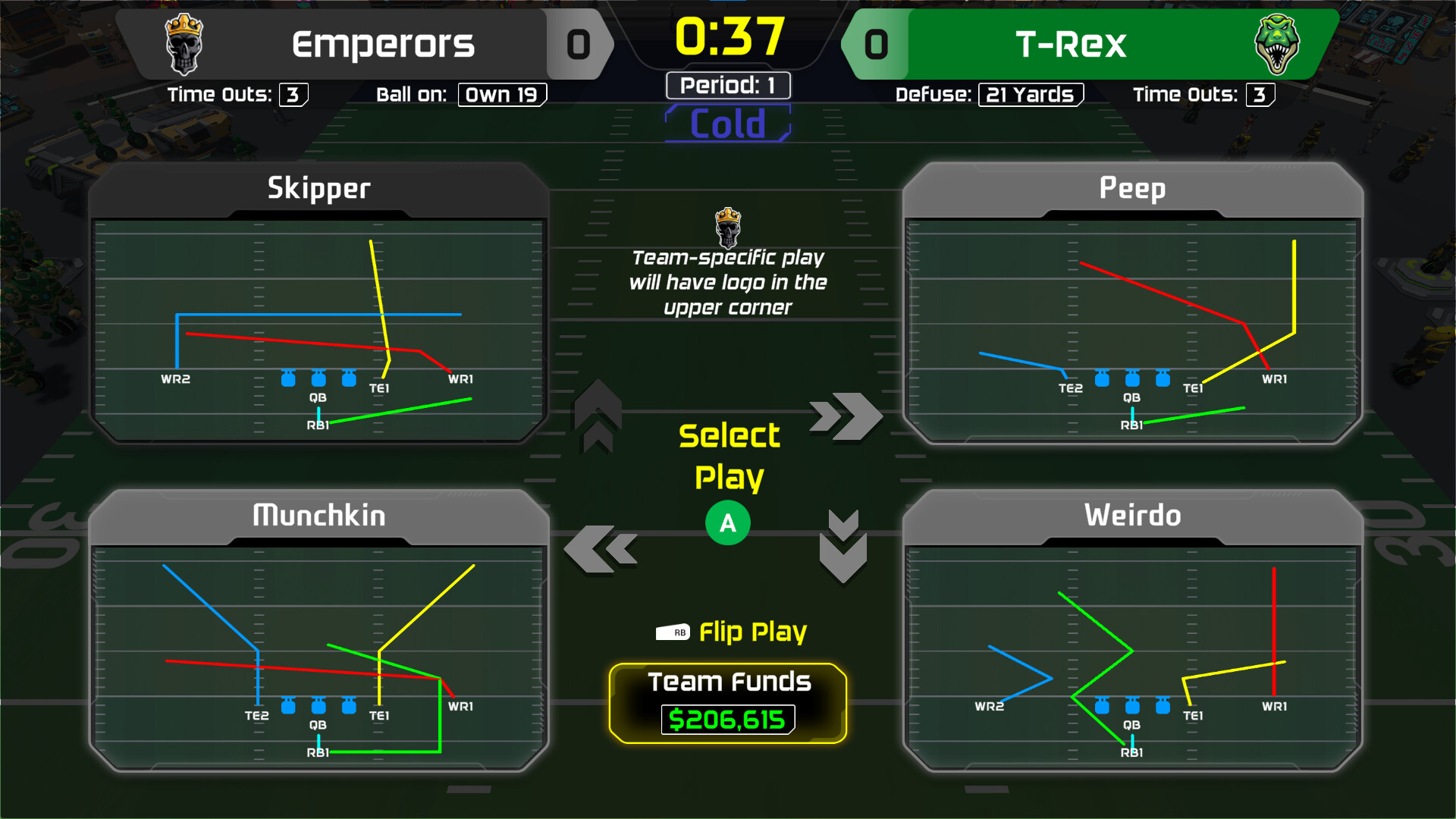Open next play page with right double chevrons

point(844,417)
